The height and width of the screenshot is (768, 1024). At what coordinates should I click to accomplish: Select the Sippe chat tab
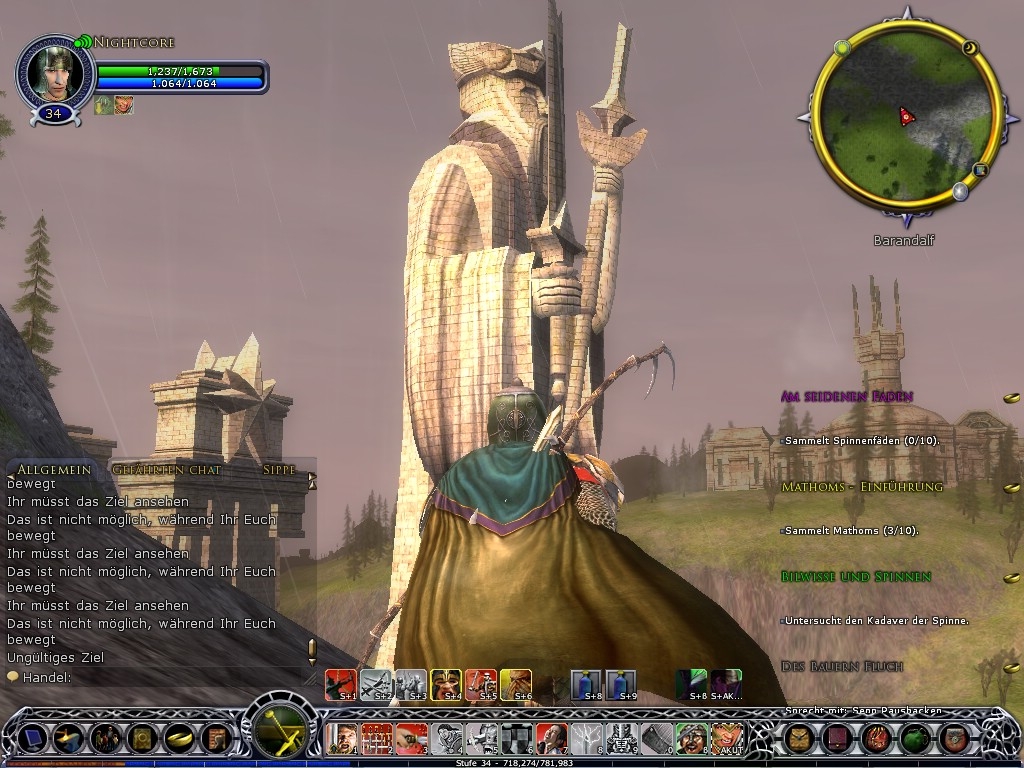[279, 469]
